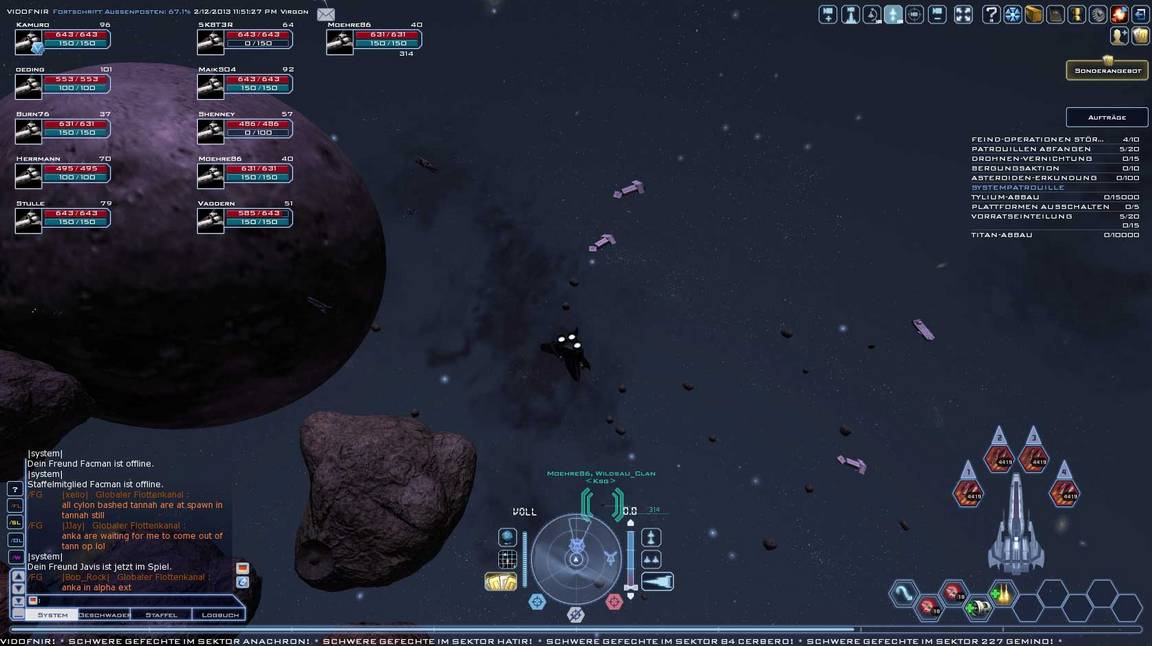Click the chat text input field
This screenshot has width=1152, height=646.
tap(130, 600)
